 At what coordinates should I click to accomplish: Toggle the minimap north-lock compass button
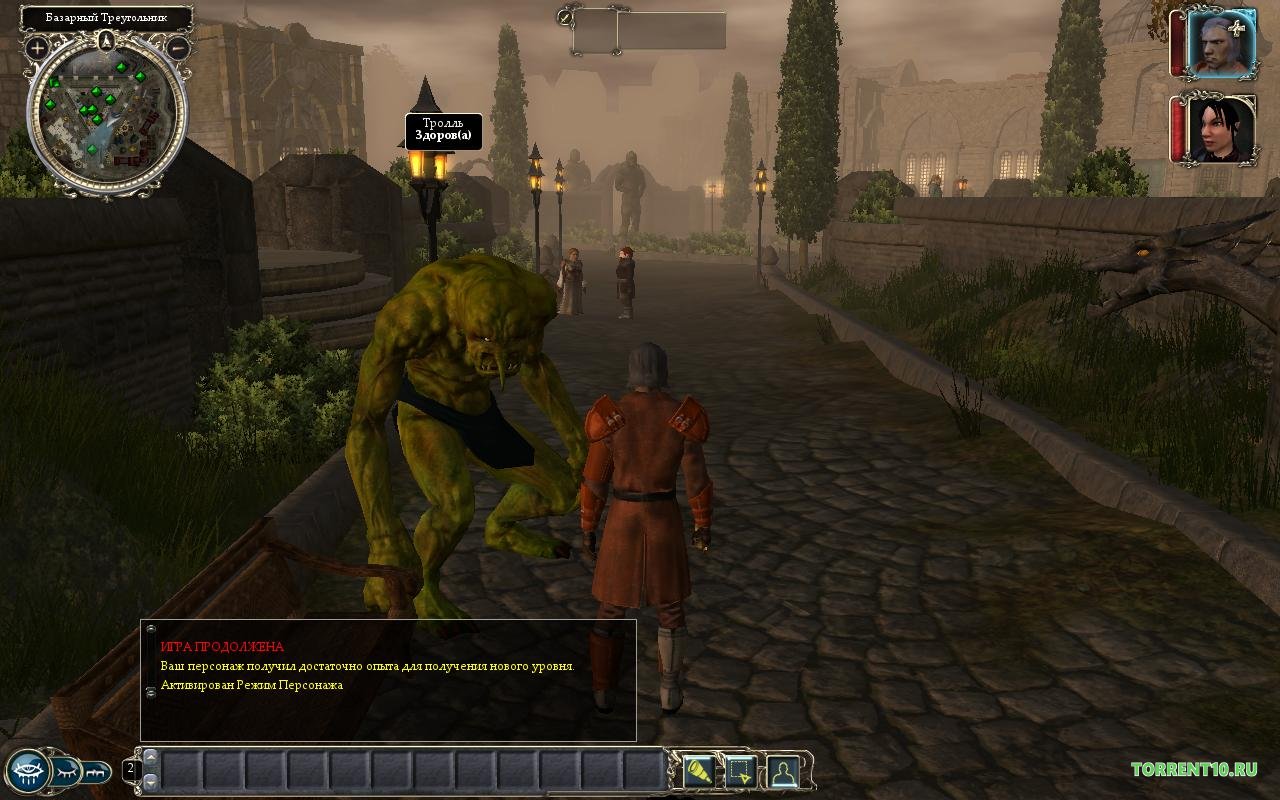[x=107, y=41]
